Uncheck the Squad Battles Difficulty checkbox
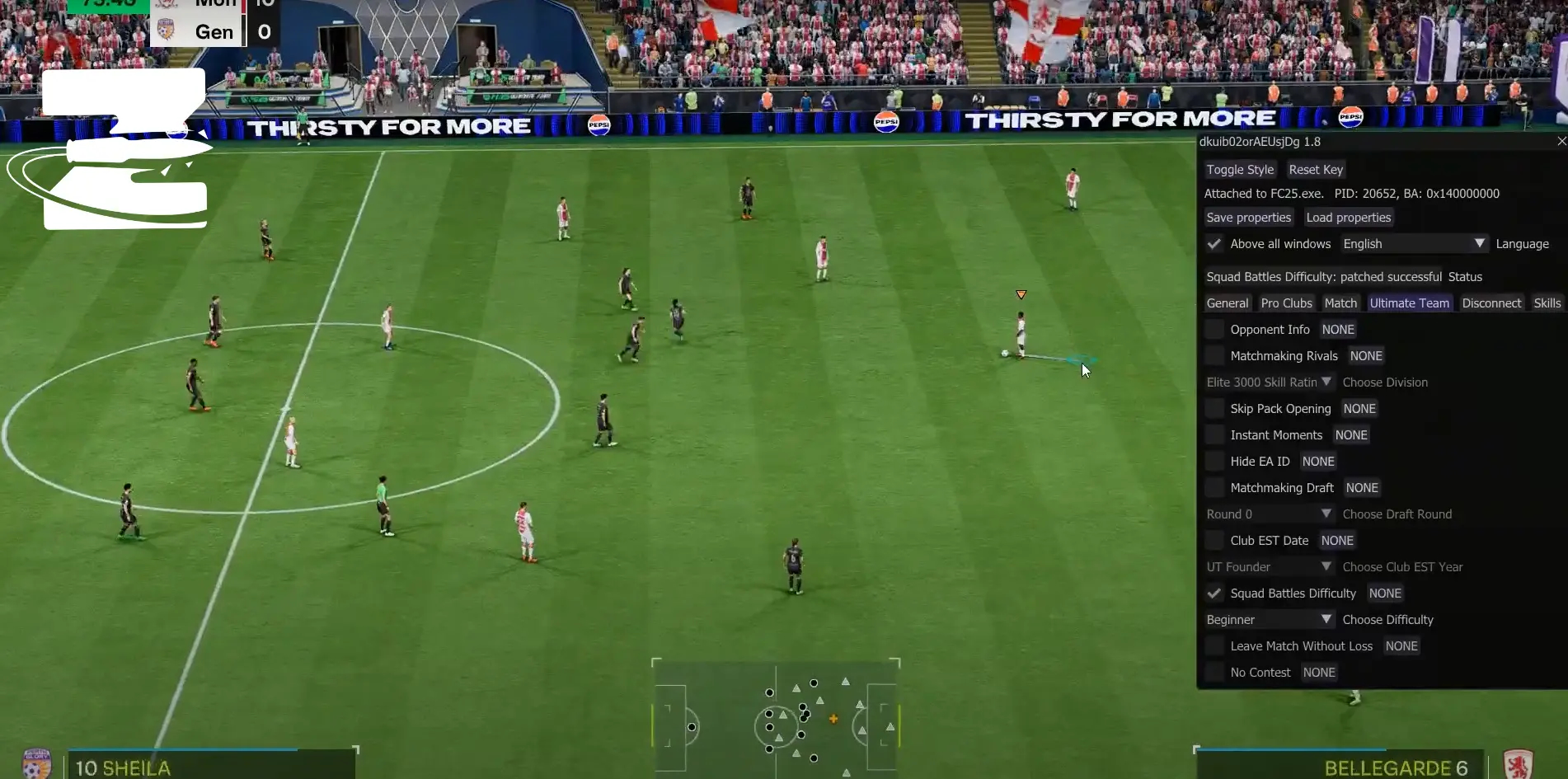 tap(1214, 594)
